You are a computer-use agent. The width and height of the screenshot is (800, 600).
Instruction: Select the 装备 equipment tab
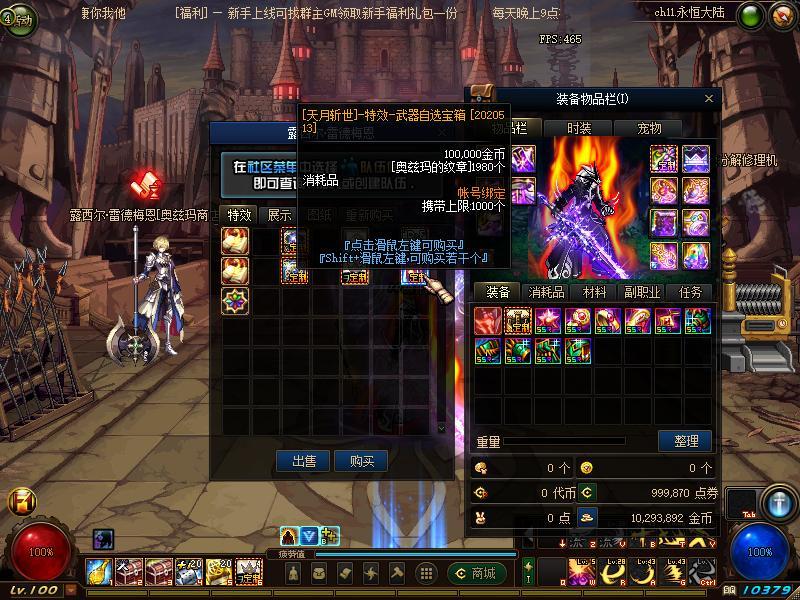[x=498, y=292]
